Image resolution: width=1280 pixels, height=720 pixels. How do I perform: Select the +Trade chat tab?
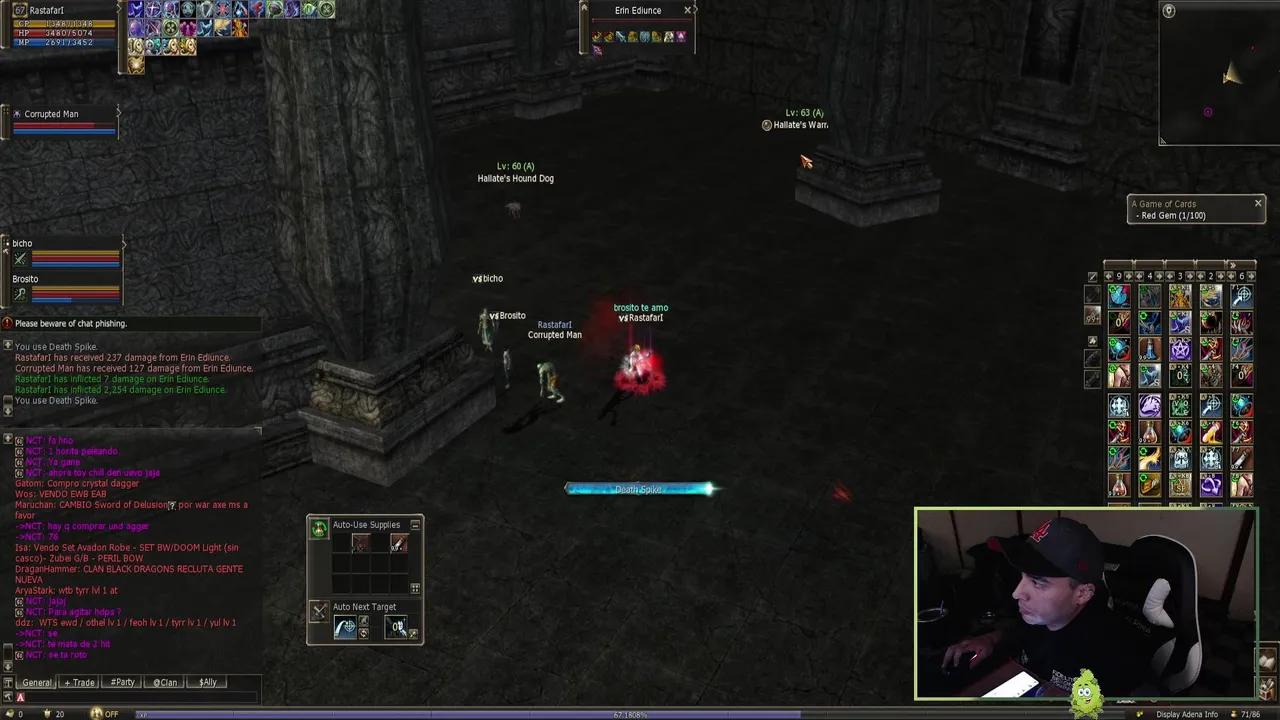click(78, 682)
